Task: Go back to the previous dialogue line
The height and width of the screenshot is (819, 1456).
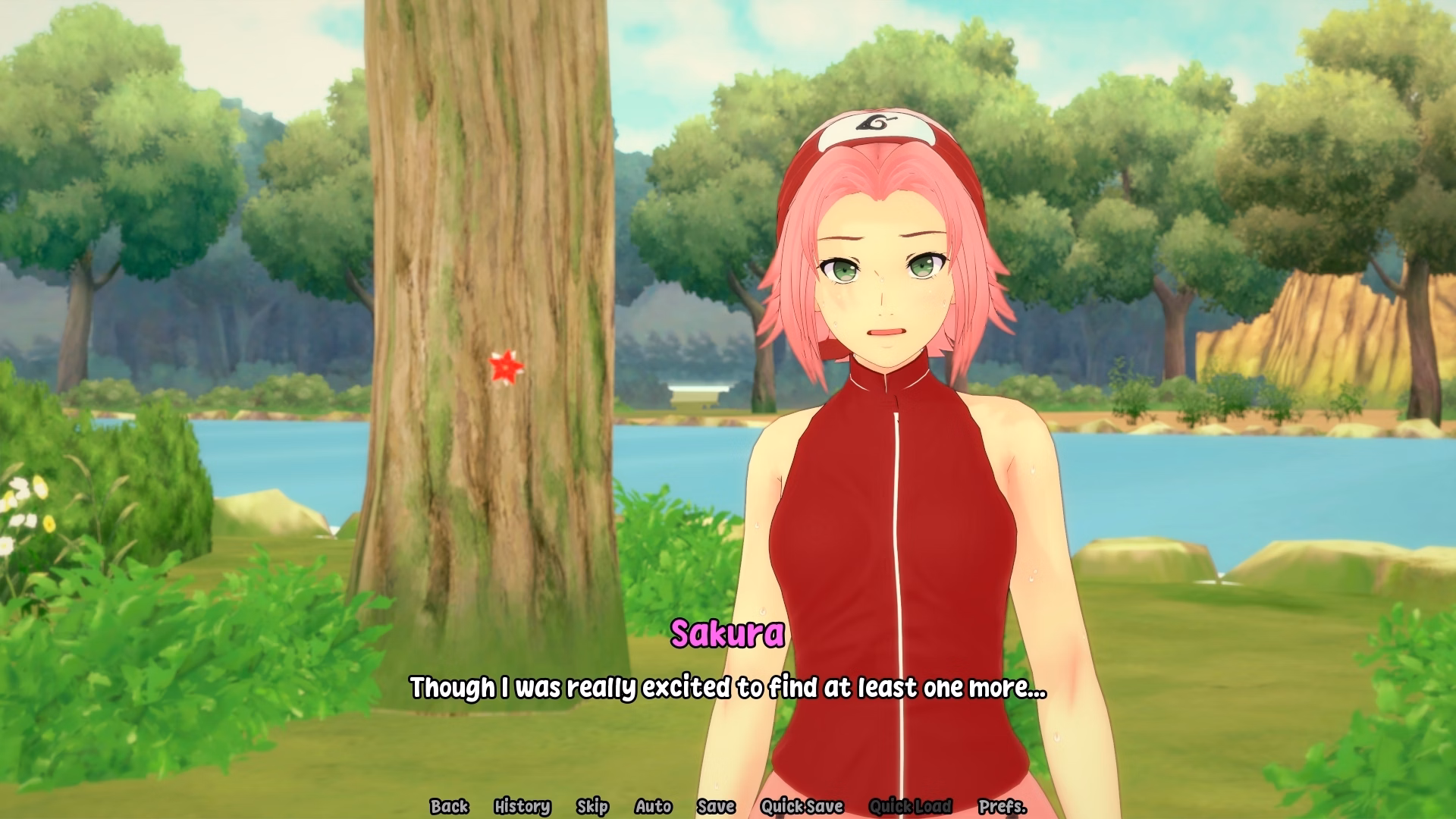Action: pos(449,806)
